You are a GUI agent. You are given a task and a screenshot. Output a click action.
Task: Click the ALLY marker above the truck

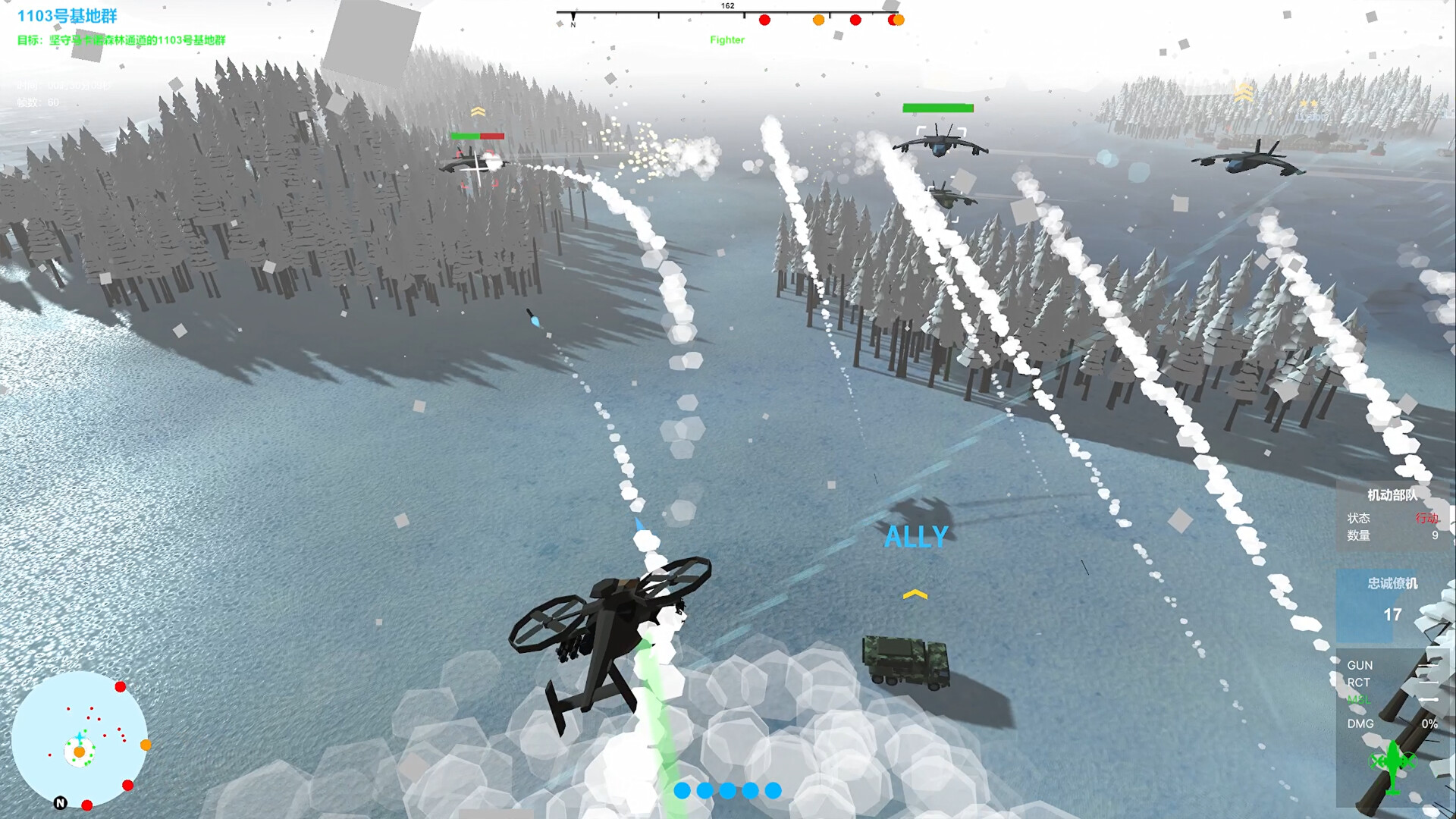[x=915, y=535]
